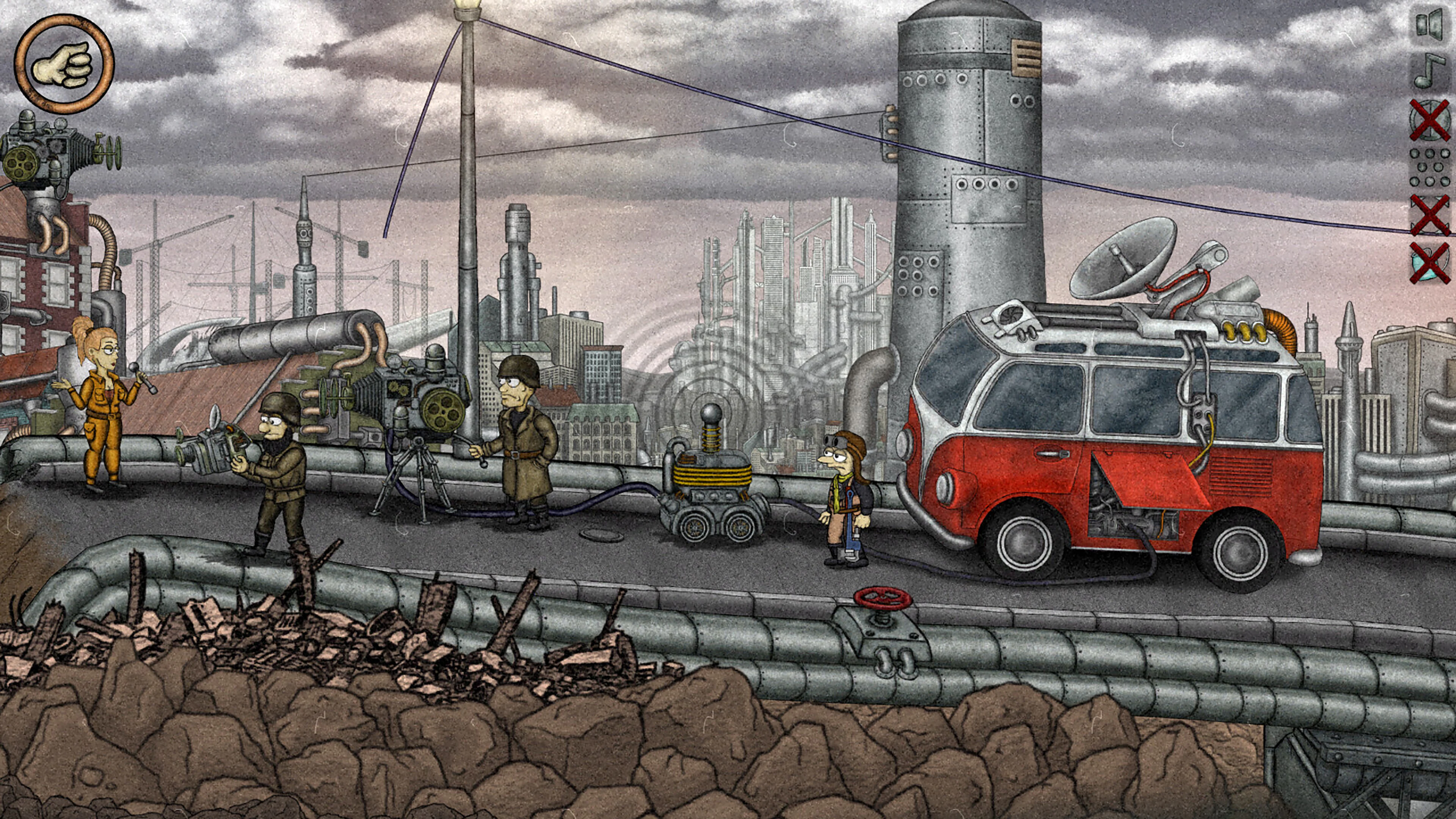
Task: Click the hand icon in the rusty ring
Action: (x=64, y=63)
